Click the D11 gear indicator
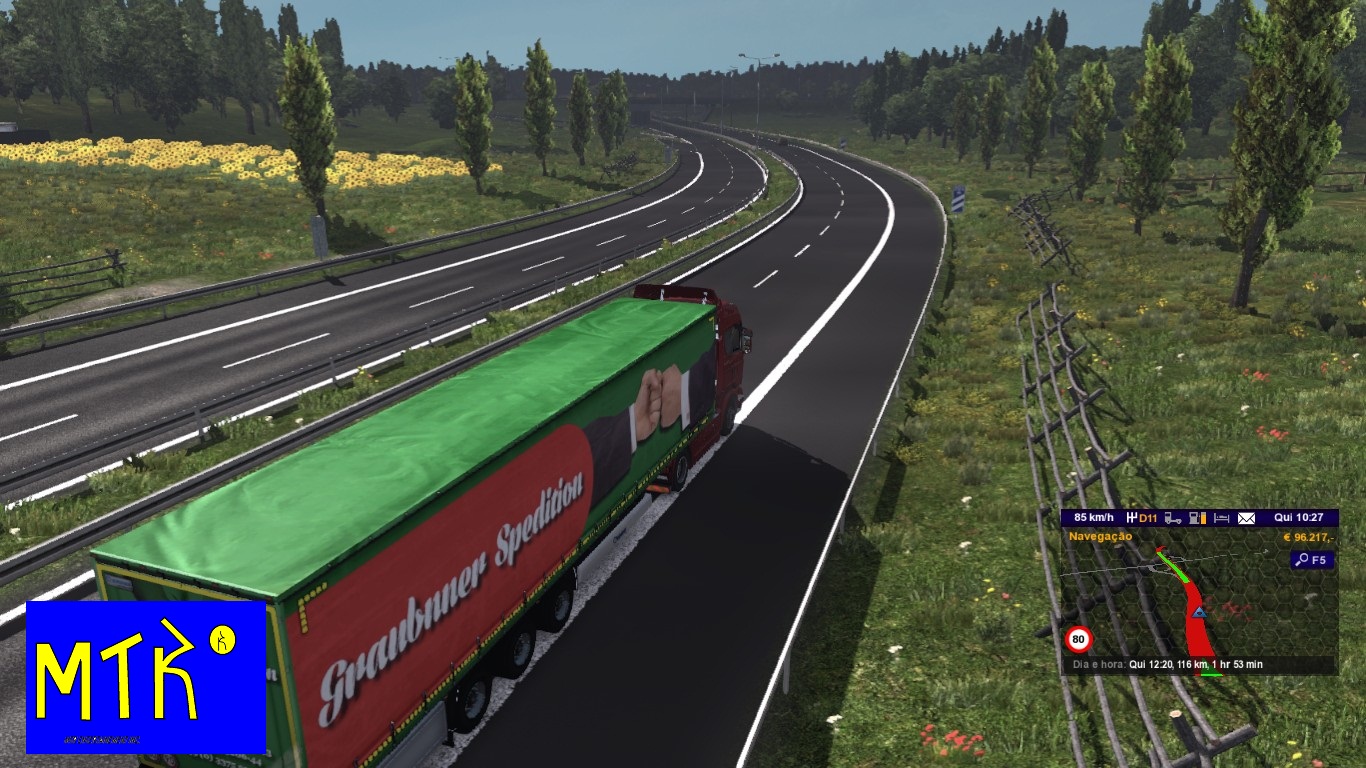 (1143, 517)
